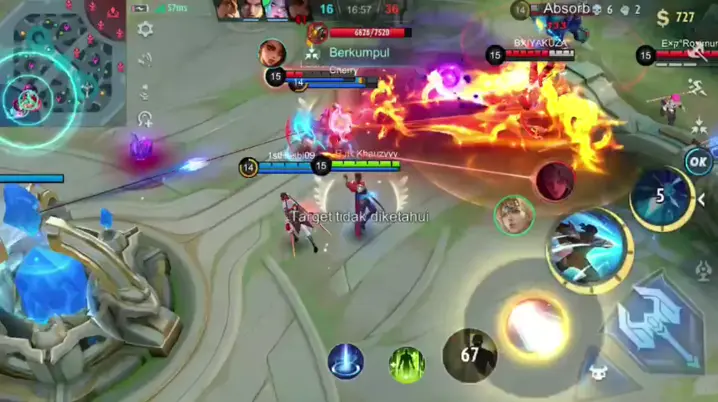Open the gold shop showing 727
The image size is (718, 402).
pos(677,17)
